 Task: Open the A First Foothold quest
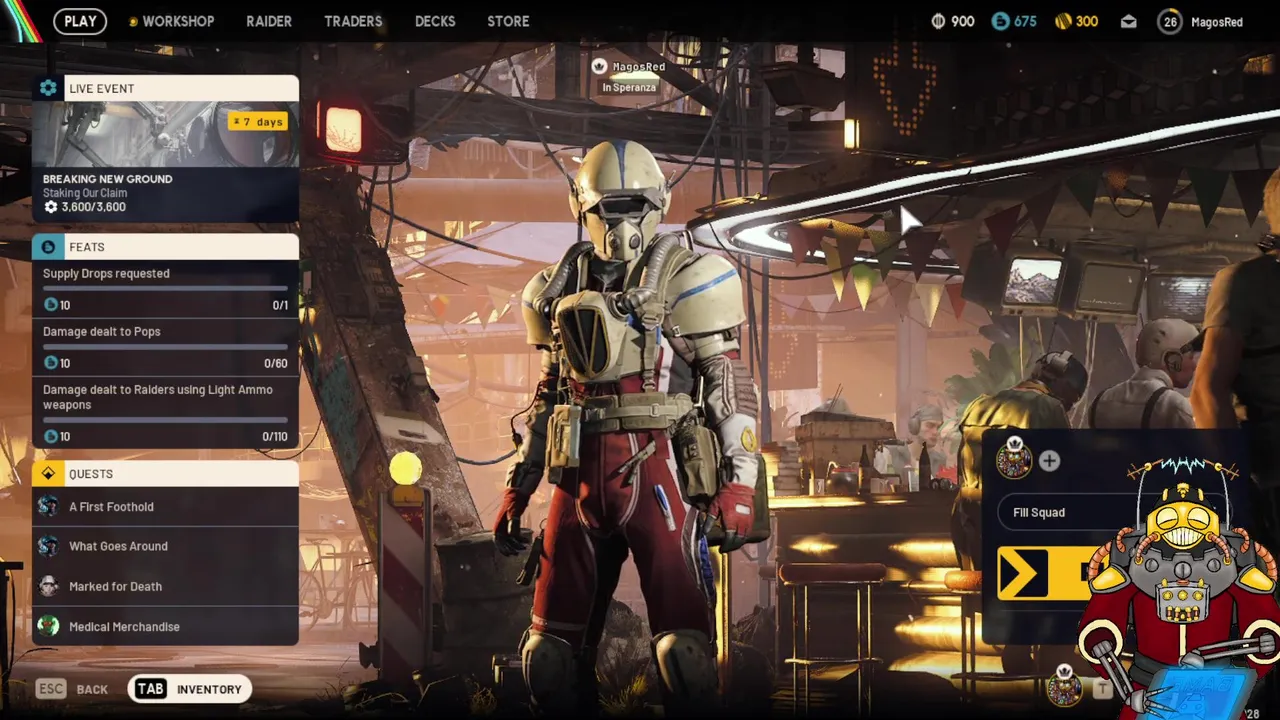coord(165,507)
